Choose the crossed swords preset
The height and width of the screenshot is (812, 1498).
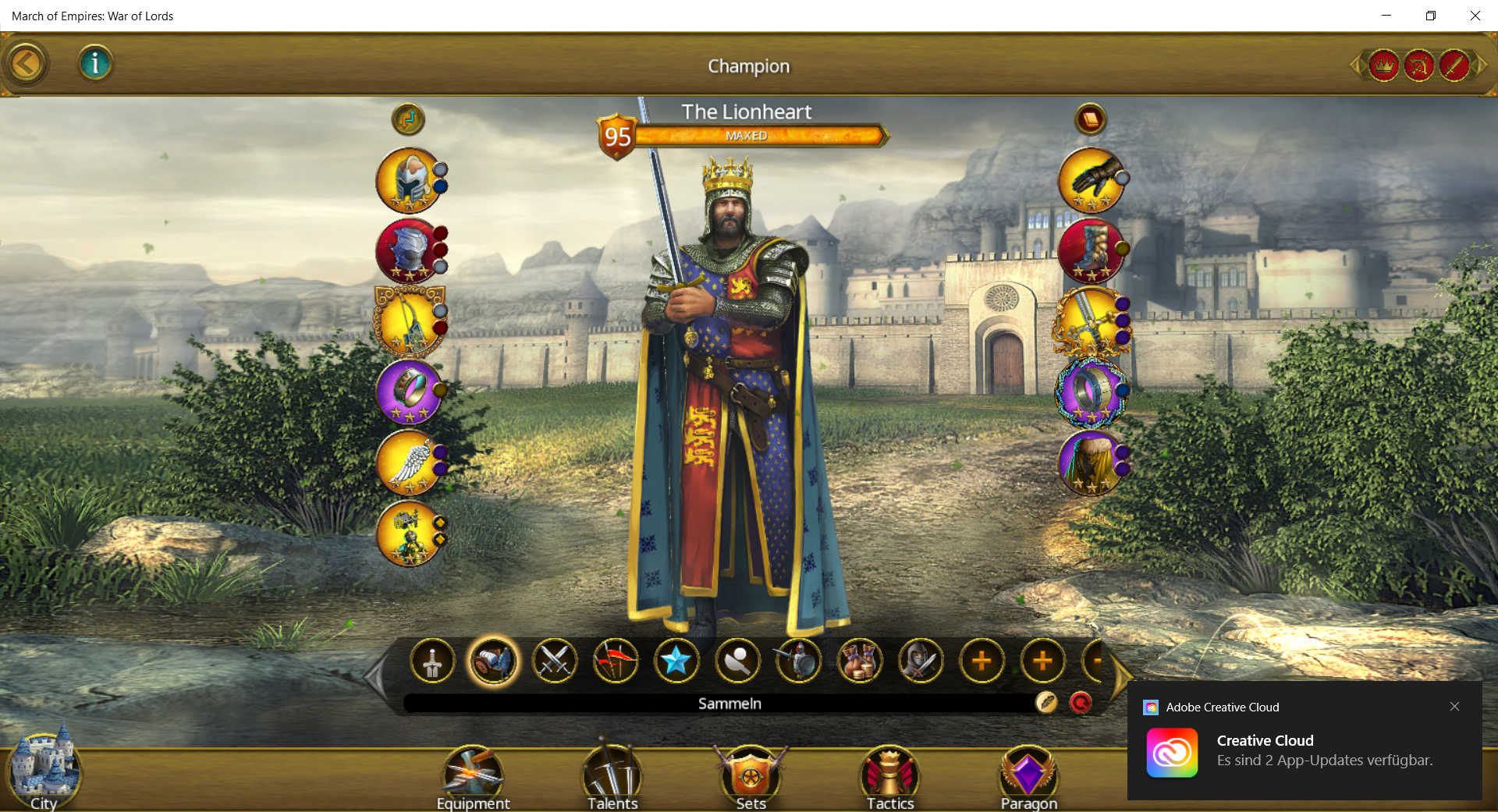[x=554, y=661]
